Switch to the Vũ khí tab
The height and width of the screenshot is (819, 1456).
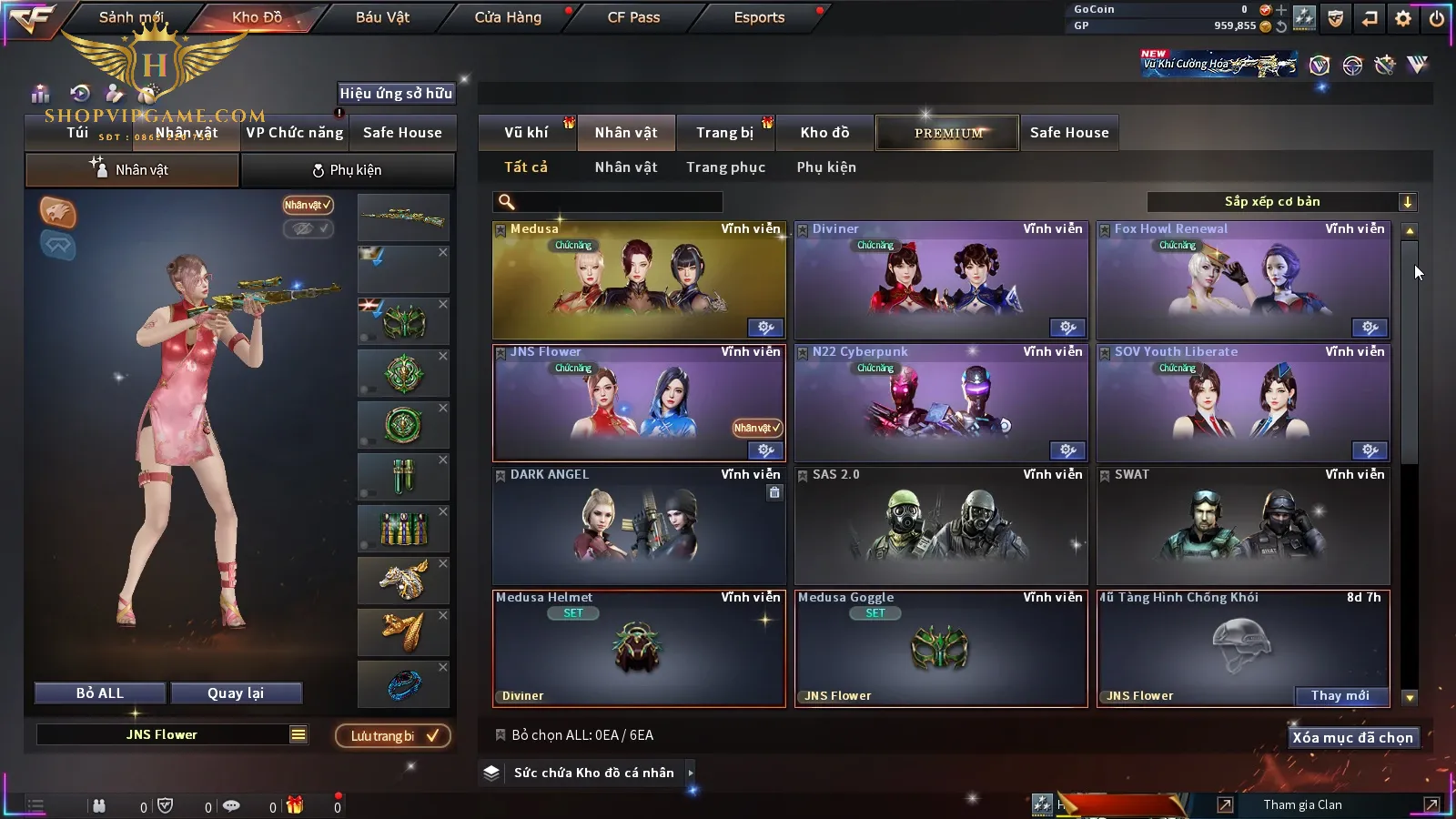tap(526, 133)
